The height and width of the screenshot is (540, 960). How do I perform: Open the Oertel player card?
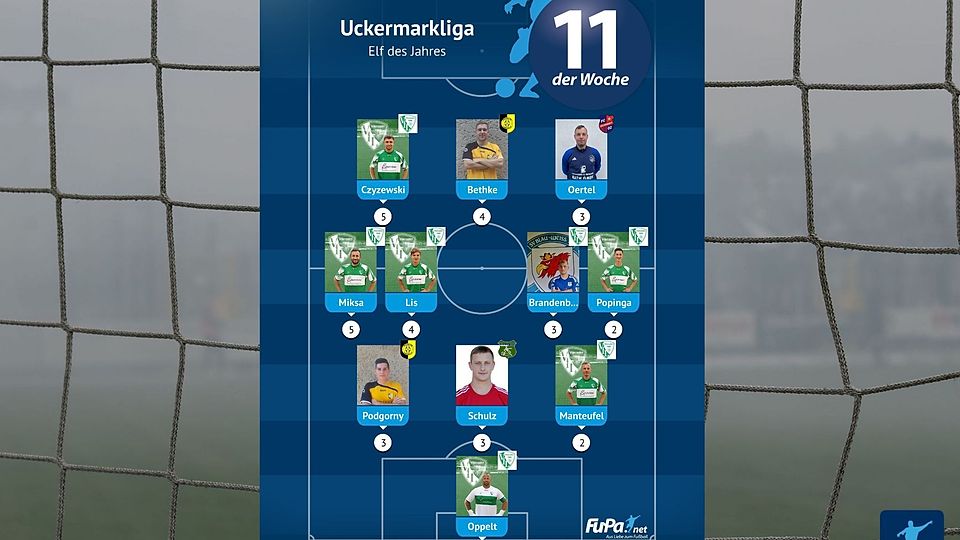pyautogui.click(x=581, y=158)
